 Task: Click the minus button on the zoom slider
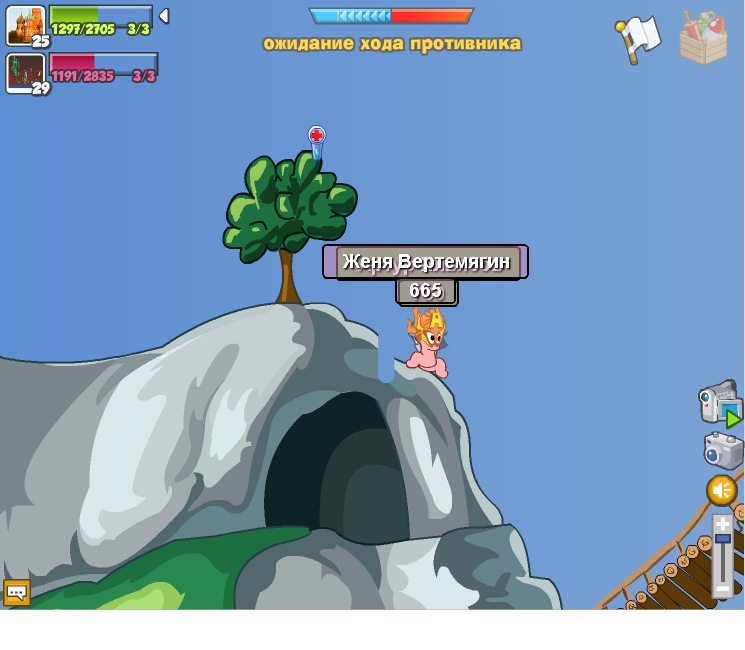point(723,590)
